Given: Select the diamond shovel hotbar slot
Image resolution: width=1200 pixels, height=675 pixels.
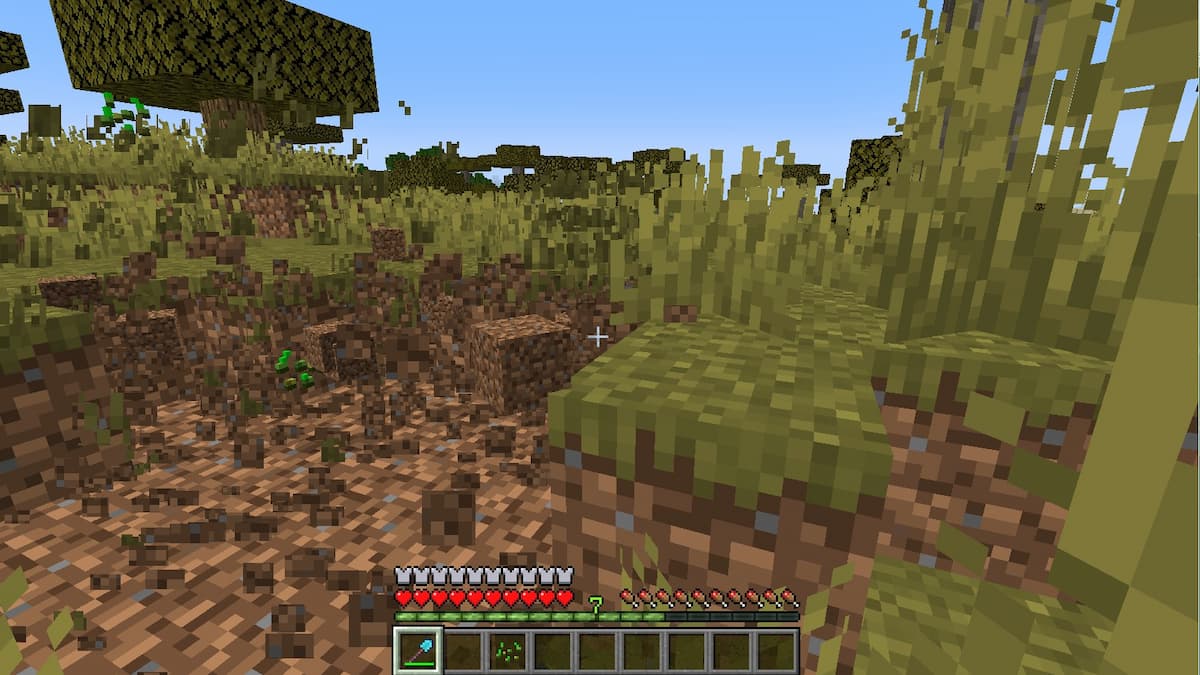Looking at the screenshot, I should tap(418, 651).
